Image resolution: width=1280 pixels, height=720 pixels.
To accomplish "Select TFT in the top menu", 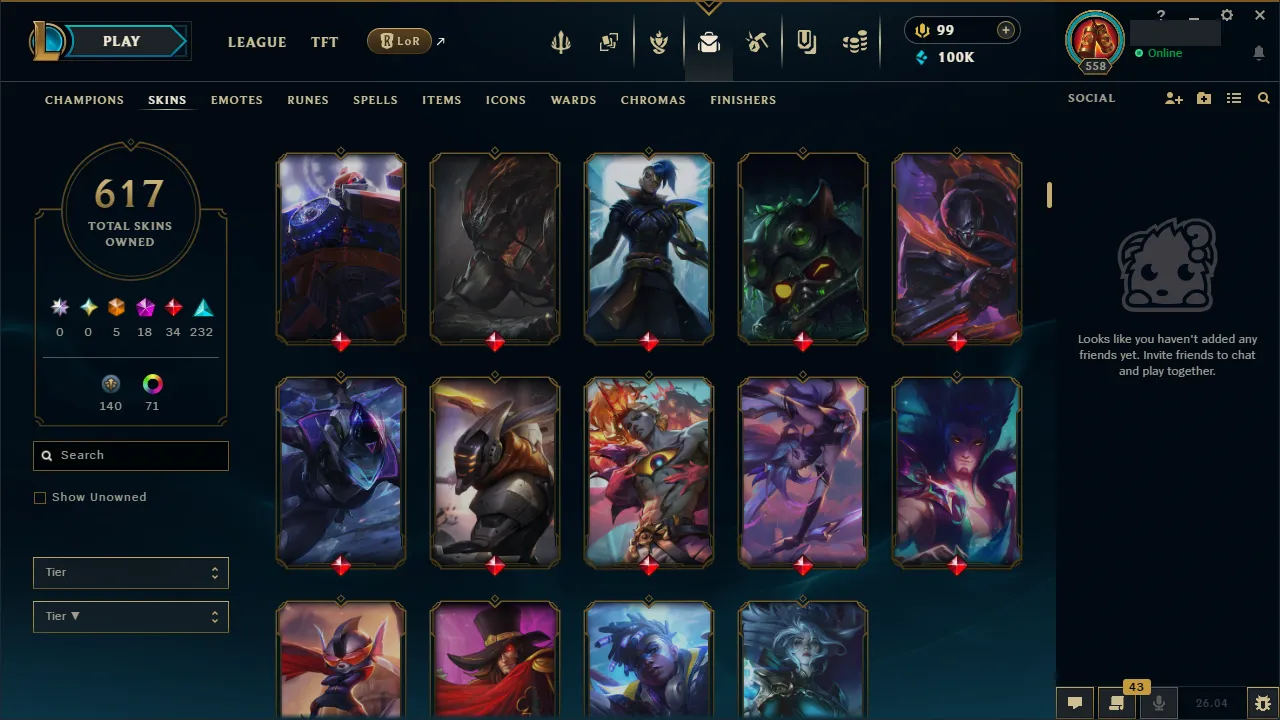I will [x=324, y=42].
